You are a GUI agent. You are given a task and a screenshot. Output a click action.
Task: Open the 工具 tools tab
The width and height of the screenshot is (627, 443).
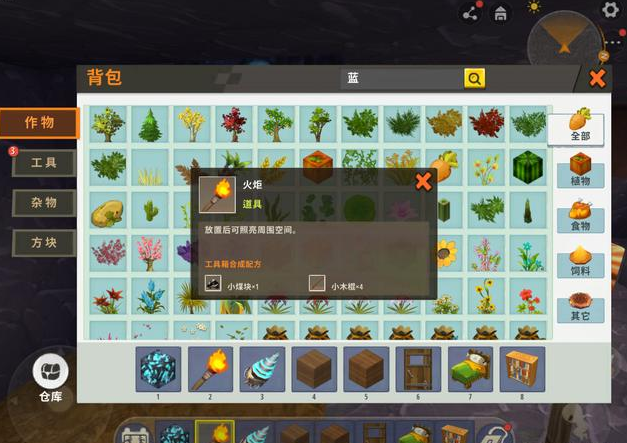pyautogui.click(x=44, y=163)
